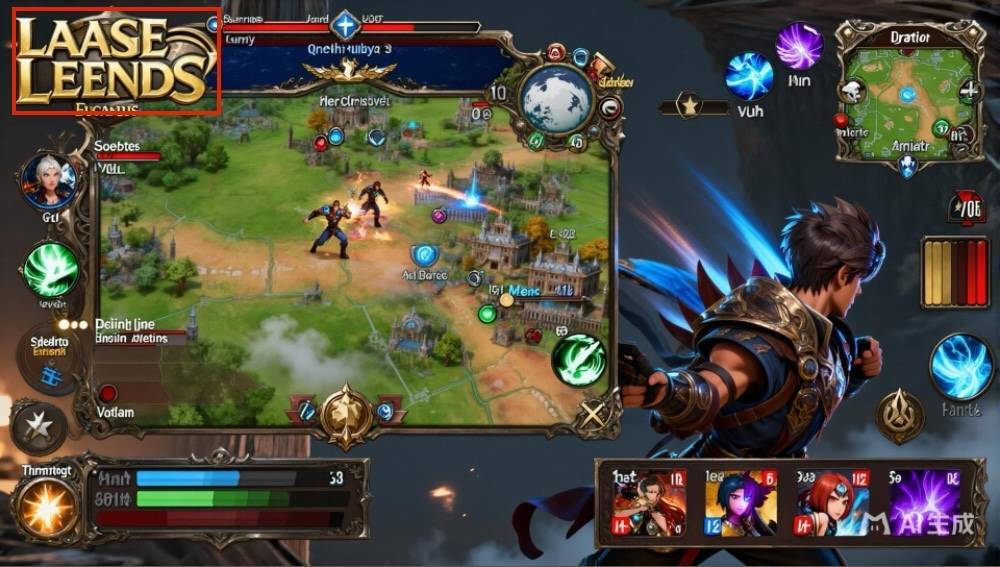Activate the blue lightning orb labeled Vuh
1000x567 pixels.
748,76
